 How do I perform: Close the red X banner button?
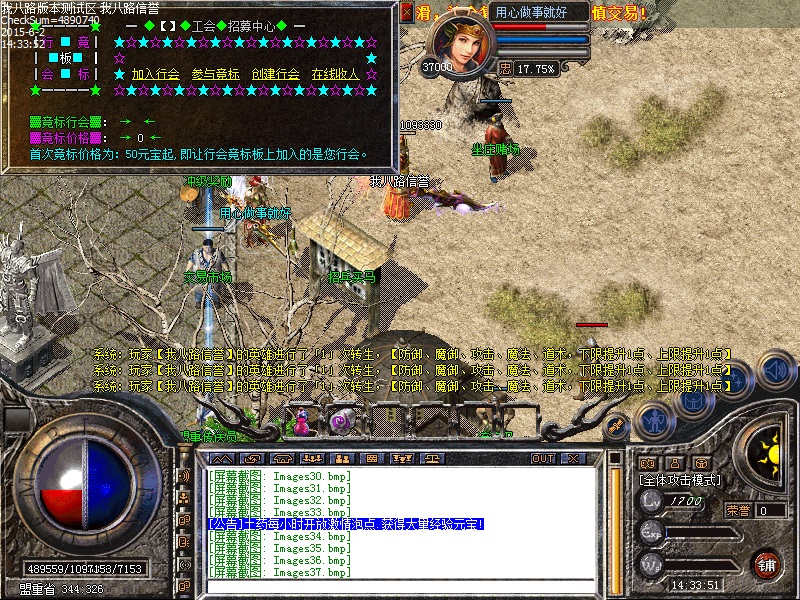[405, 13]
